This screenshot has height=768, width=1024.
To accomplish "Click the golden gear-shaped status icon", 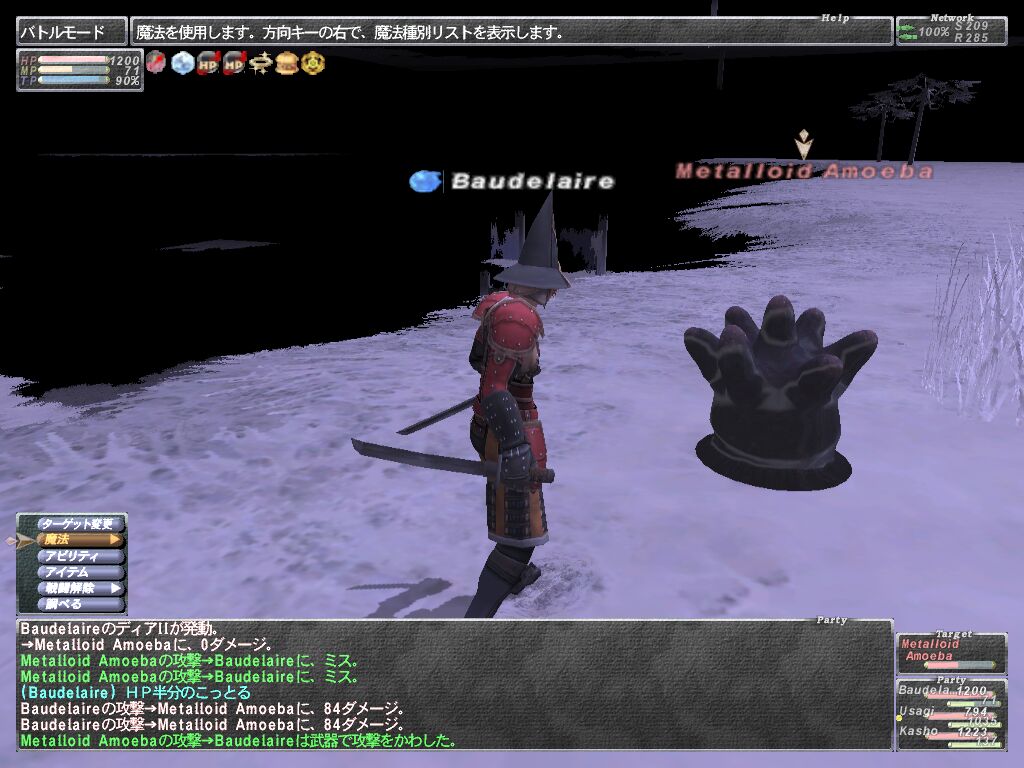I will 313,63.
